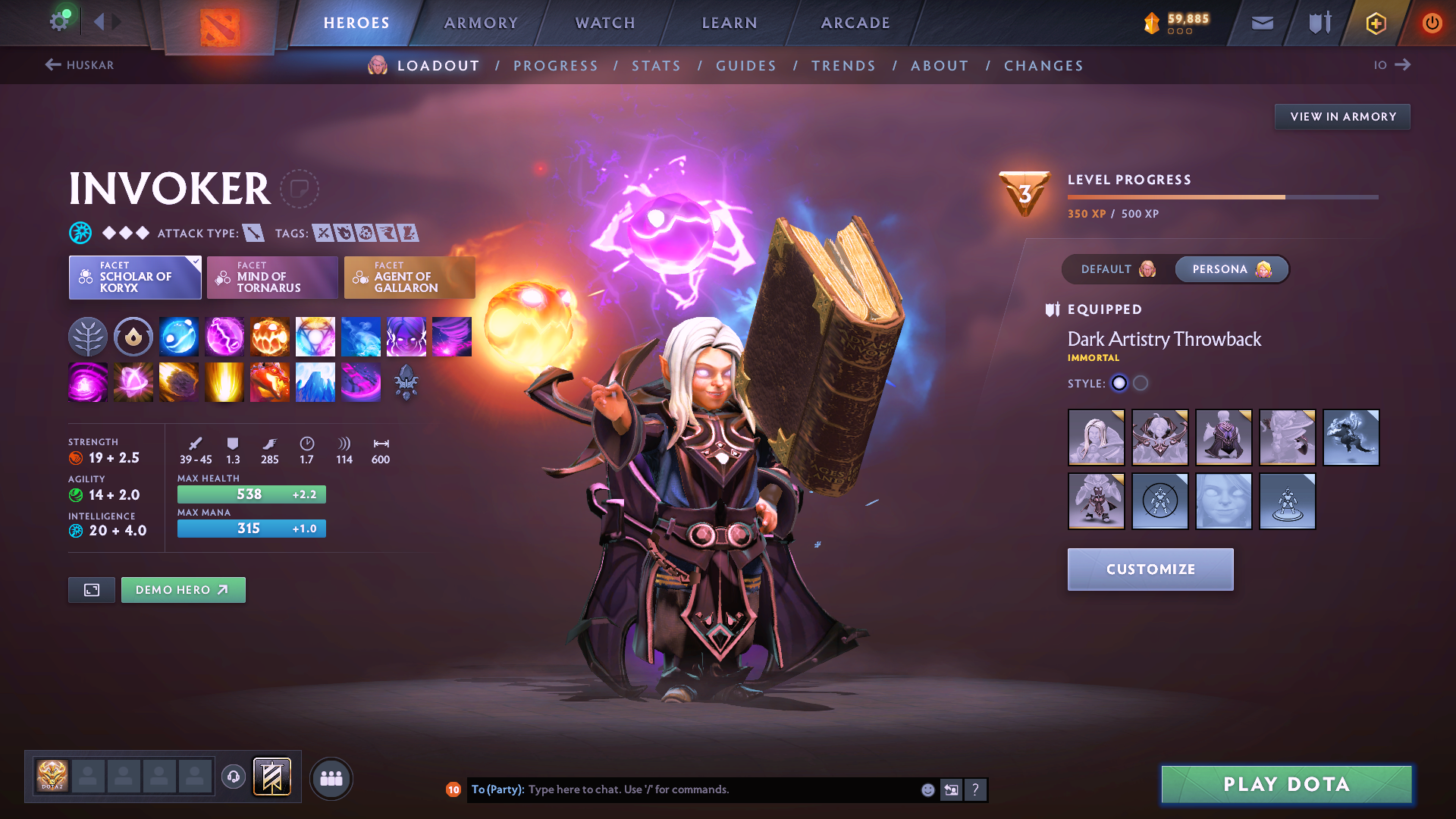Switch to the Watch section
The image size is (1456, 819).
coord(605,23)
